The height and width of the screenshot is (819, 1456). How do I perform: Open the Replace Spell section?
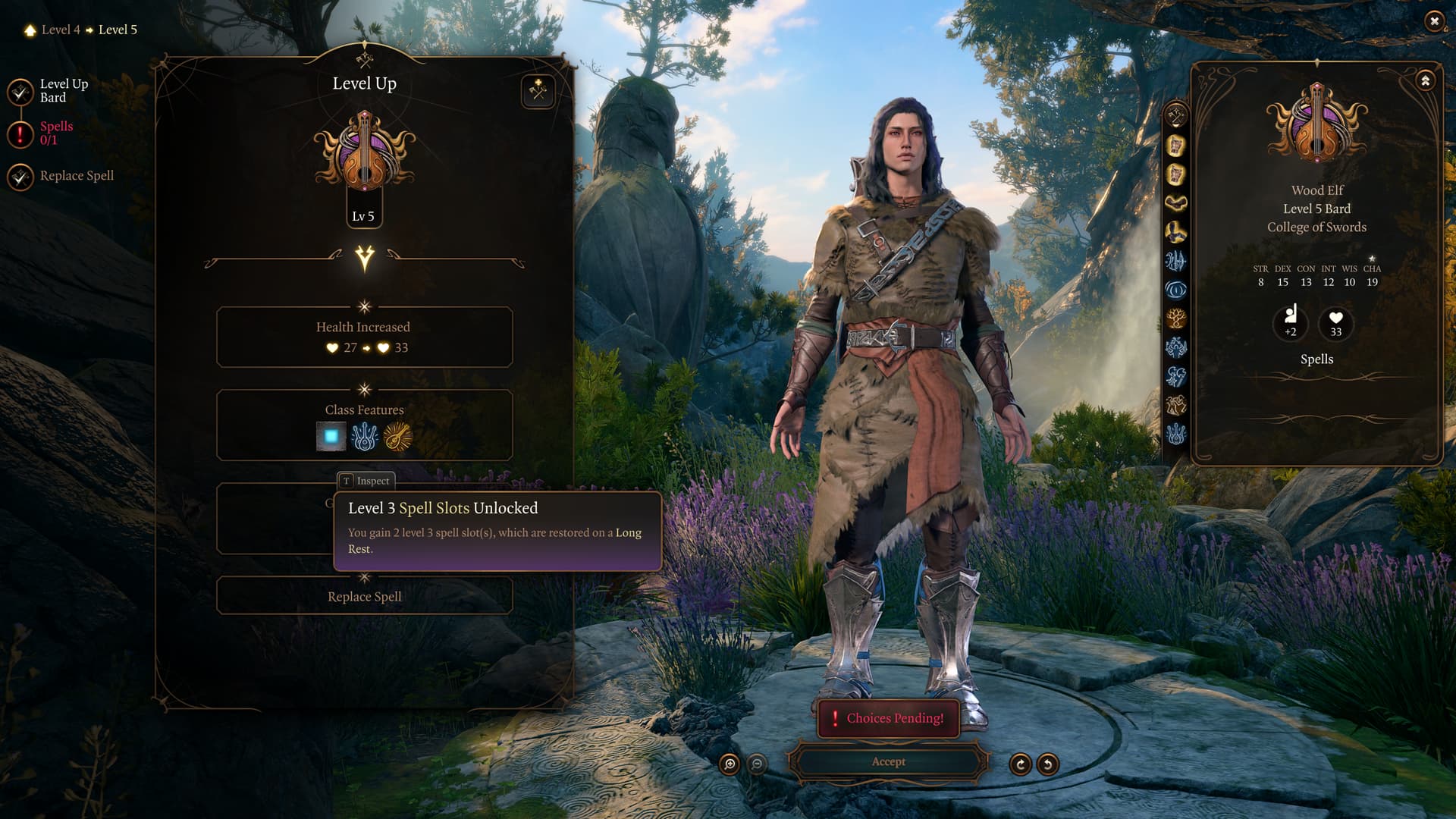(365, 597)
